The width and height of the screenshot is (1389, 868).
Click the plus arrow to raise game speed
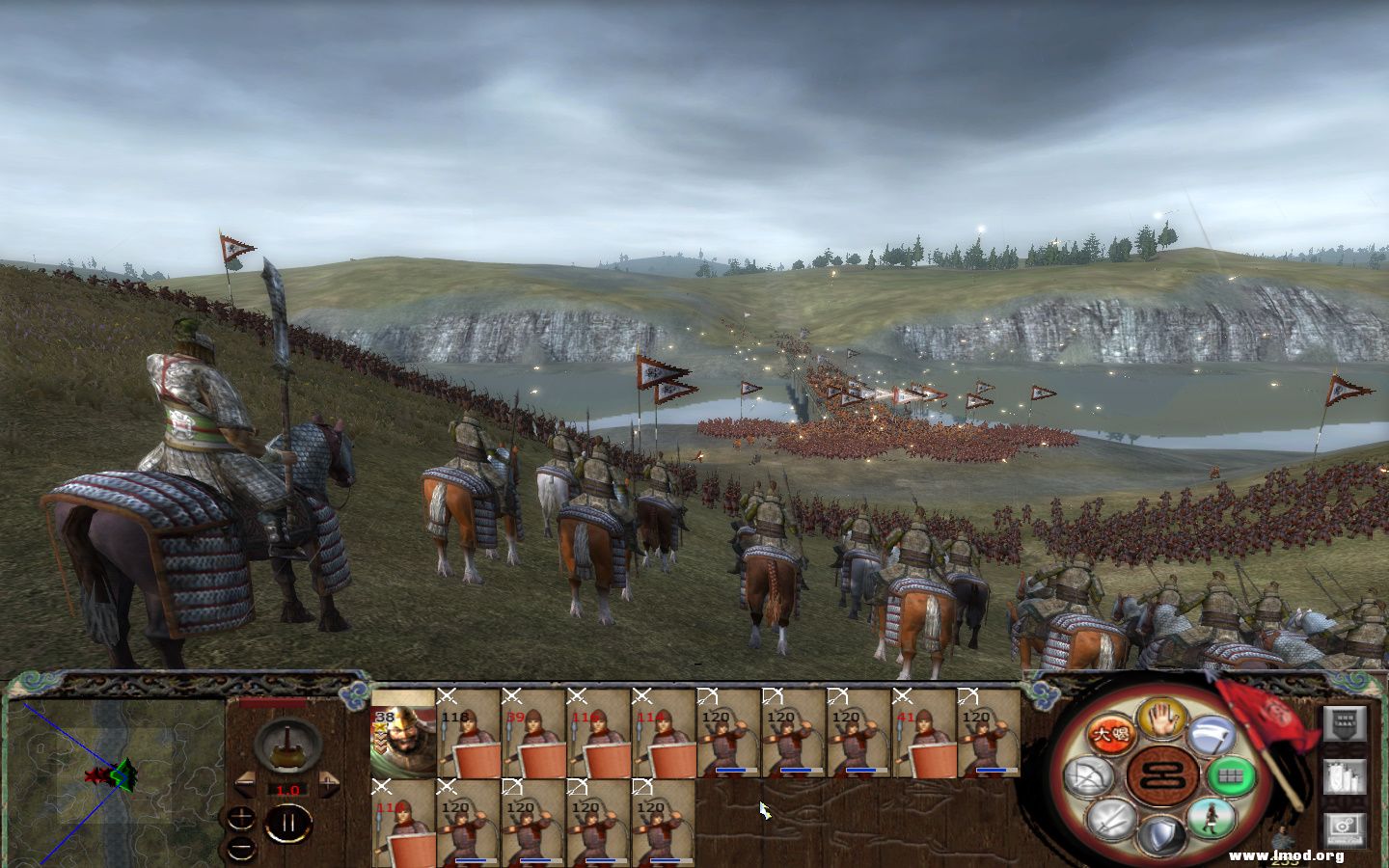pyautogui.click(x=329, y=784)
